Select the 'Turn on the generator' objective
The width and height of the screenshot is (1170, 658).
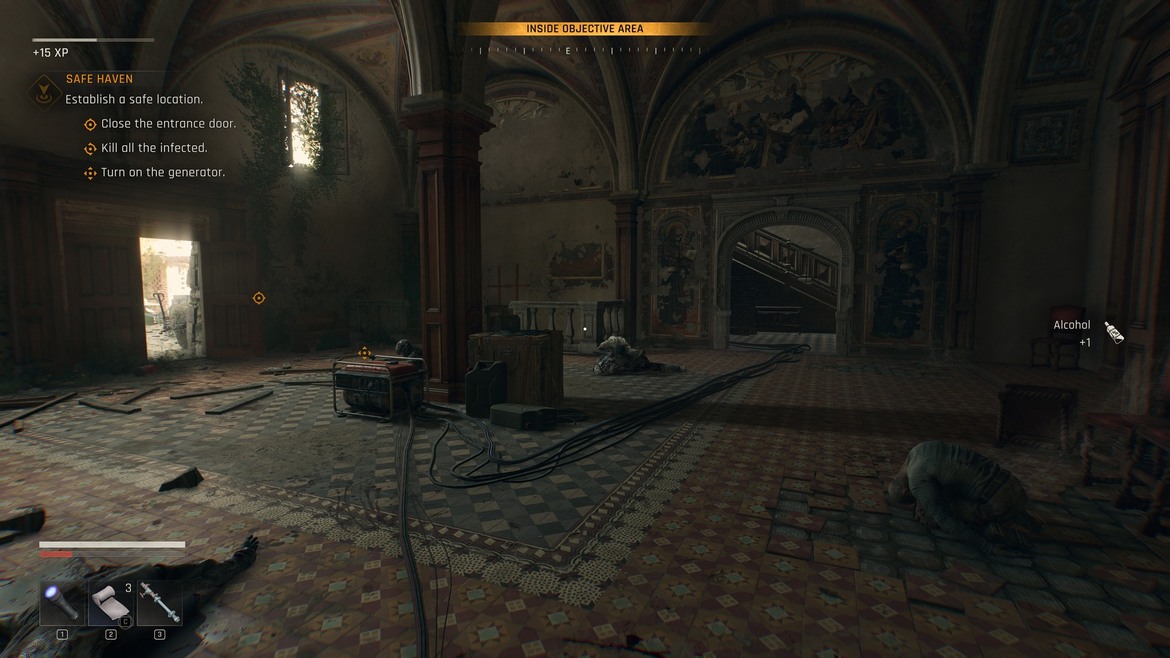coord(162,173)
